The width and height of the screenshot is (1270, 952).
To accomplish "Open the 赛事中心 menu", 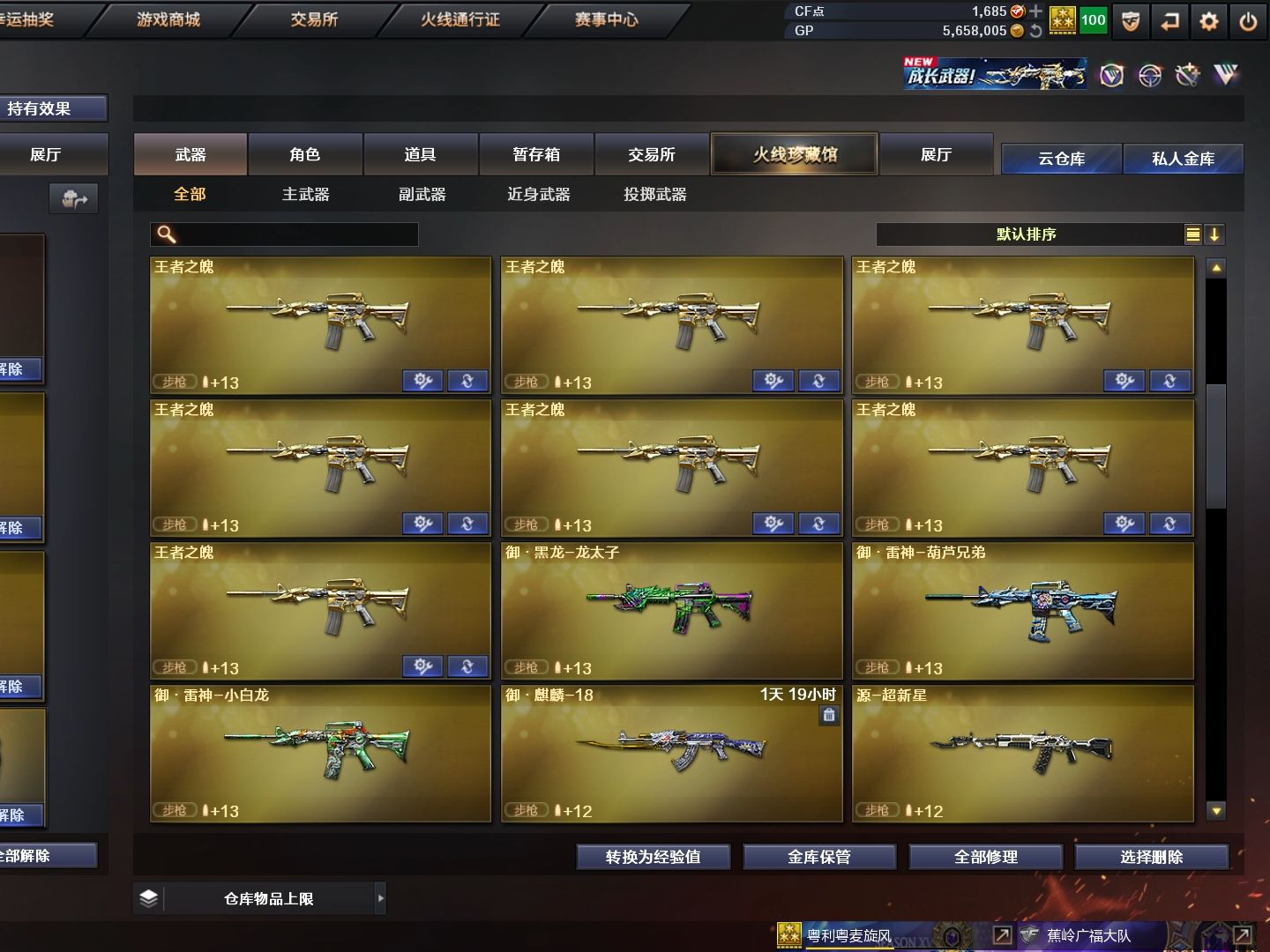I will 606,19.
